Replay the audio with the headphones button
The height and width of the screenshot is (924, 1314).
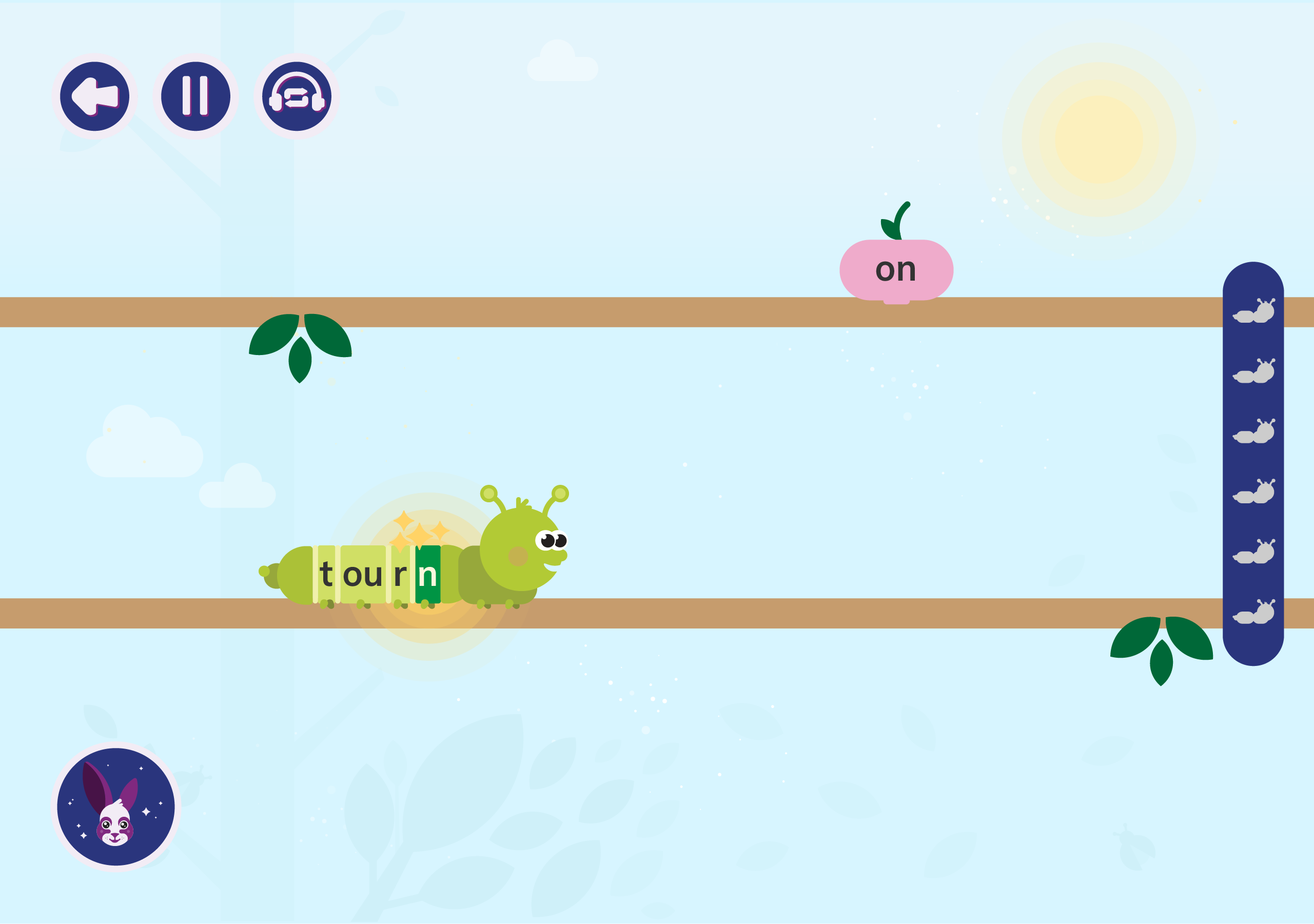coord(297,96)
